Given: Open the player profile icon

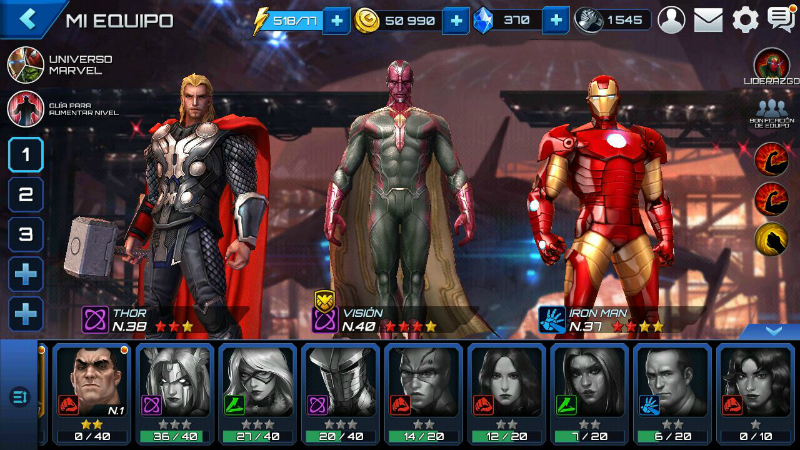Looking at the screenshot, I should tap(672, 19).
